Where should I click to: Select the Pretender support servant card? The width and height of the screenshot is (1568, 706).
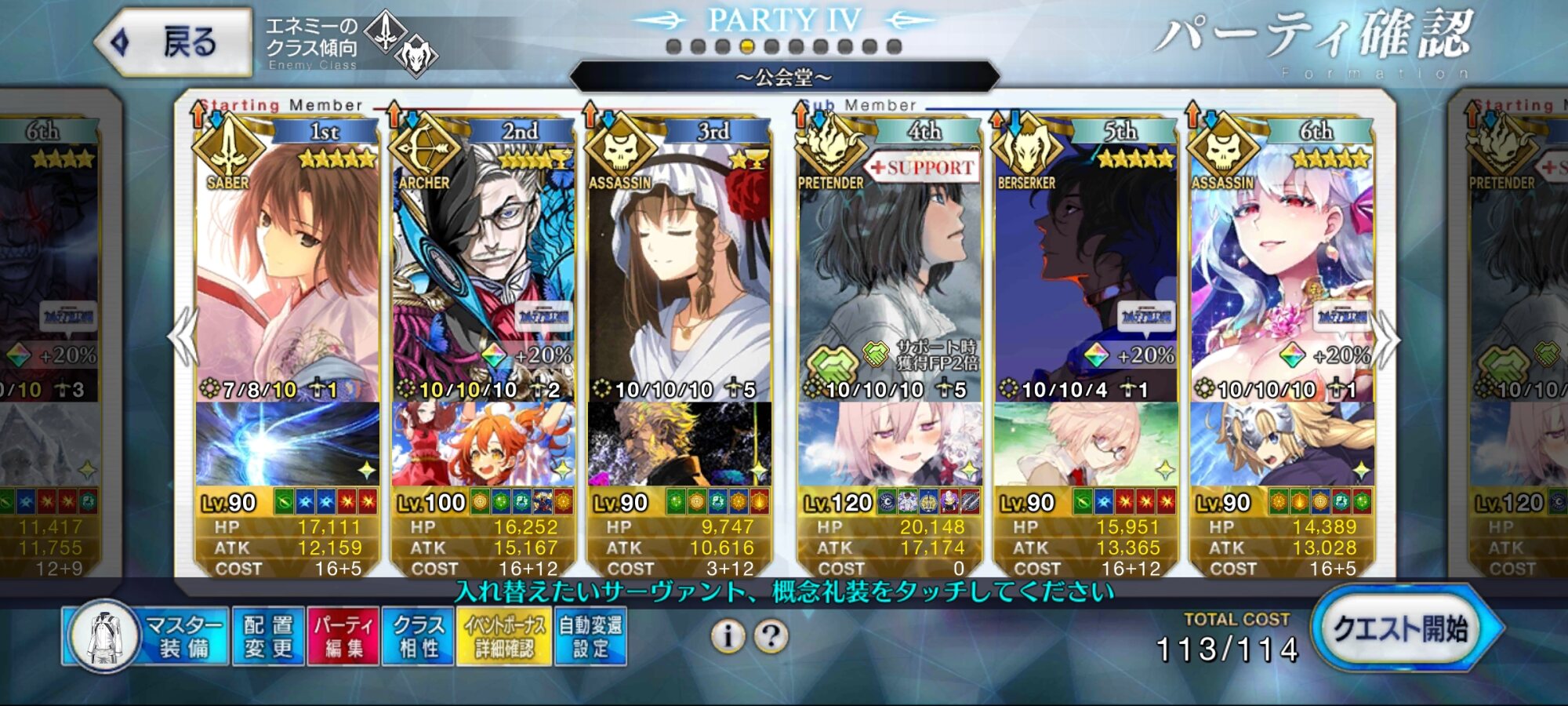pyautogui.click(x=890, y=267)
